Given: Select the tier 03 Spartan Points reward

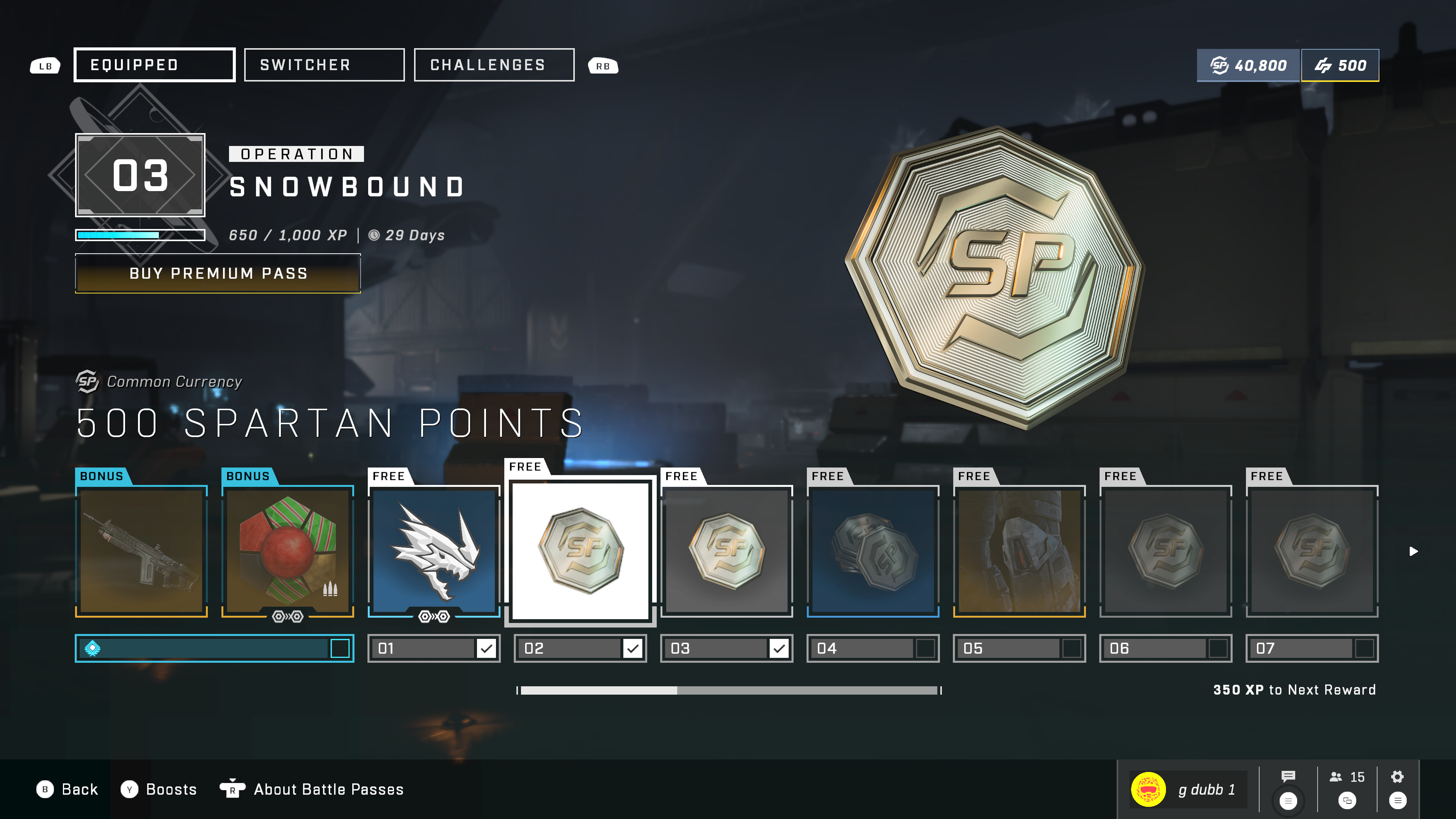Looking at the screenshot, I should 726,551.
